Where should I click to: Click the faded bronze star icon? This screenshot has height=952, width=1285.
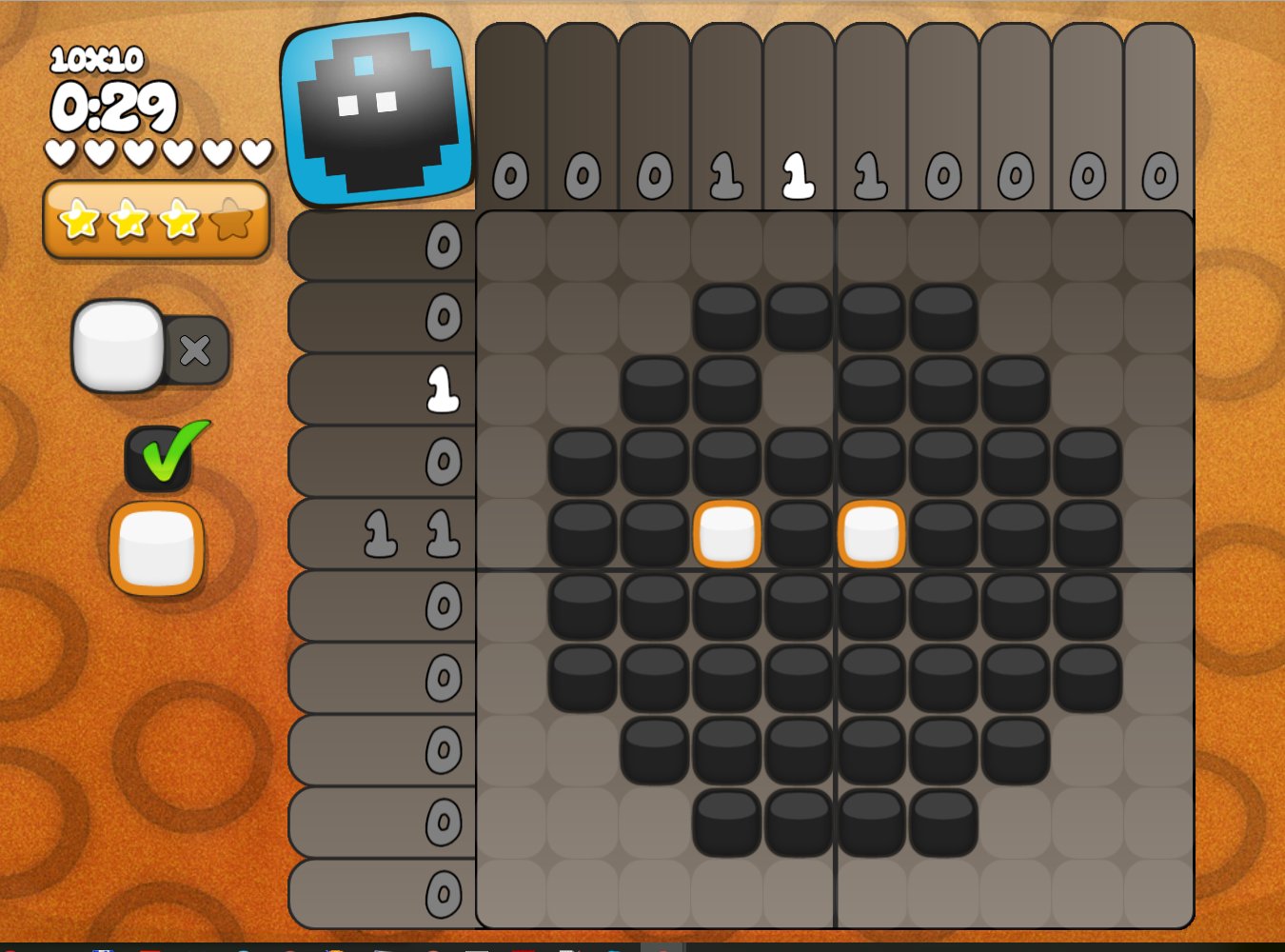[232, 221]
